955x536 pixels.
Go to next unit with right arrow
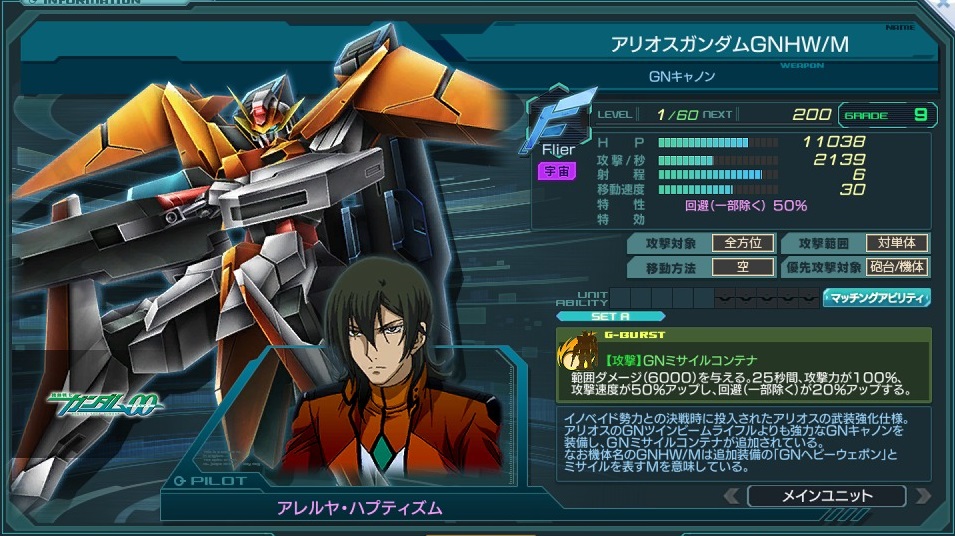[x=922, y=495]
